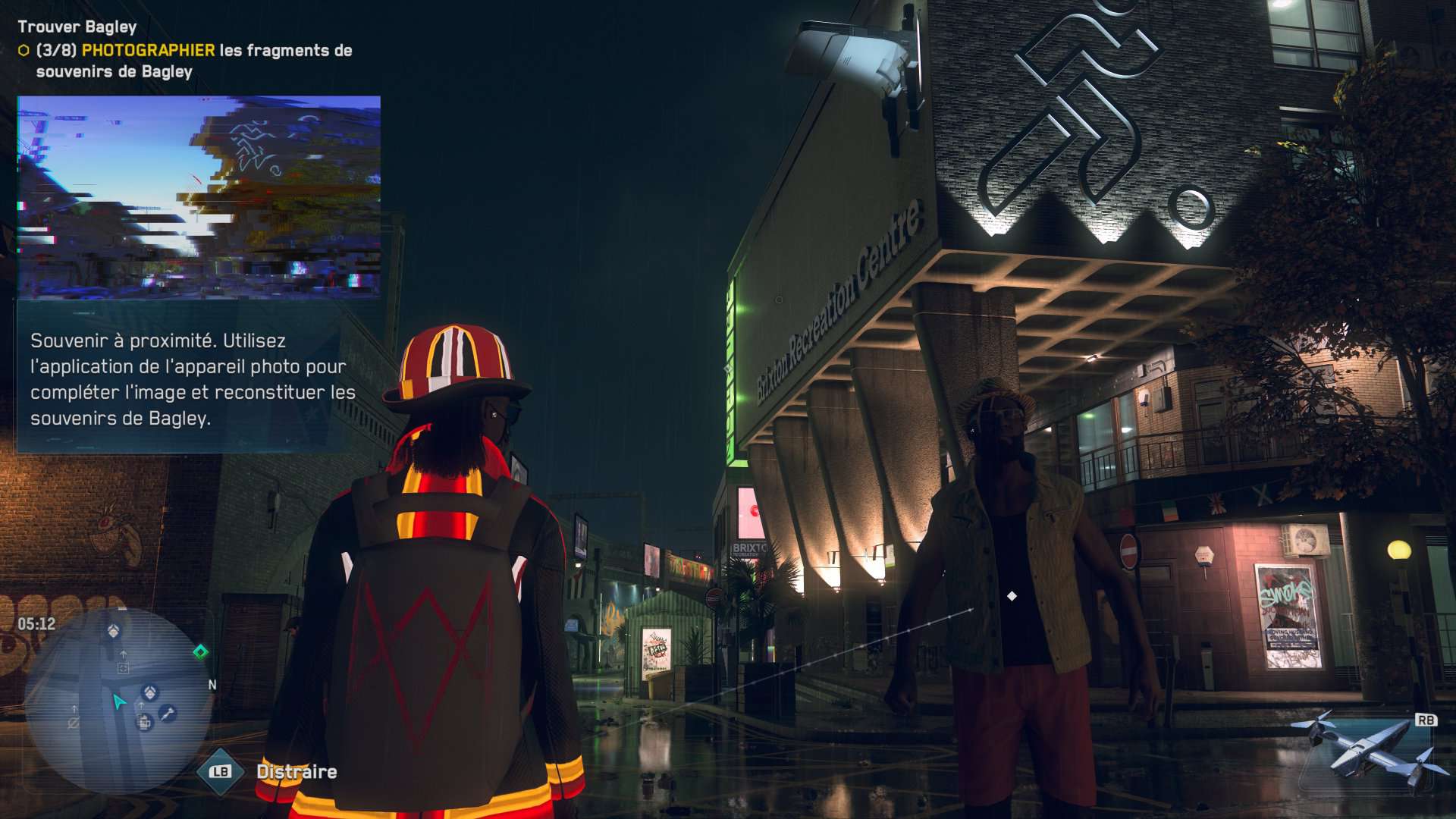Click the cyan player arrow on minimap

[x=119, y=701]
